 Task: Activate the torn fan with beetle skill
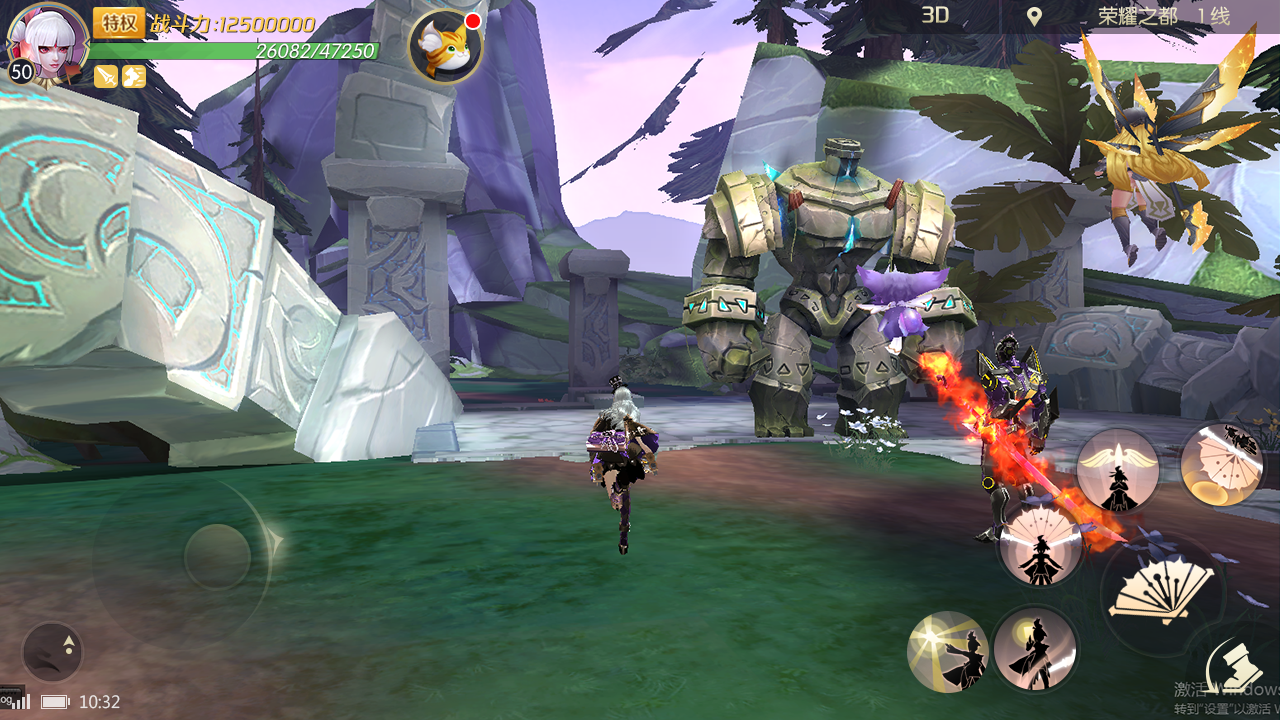pyautogui.click(x=1220, y=462)
